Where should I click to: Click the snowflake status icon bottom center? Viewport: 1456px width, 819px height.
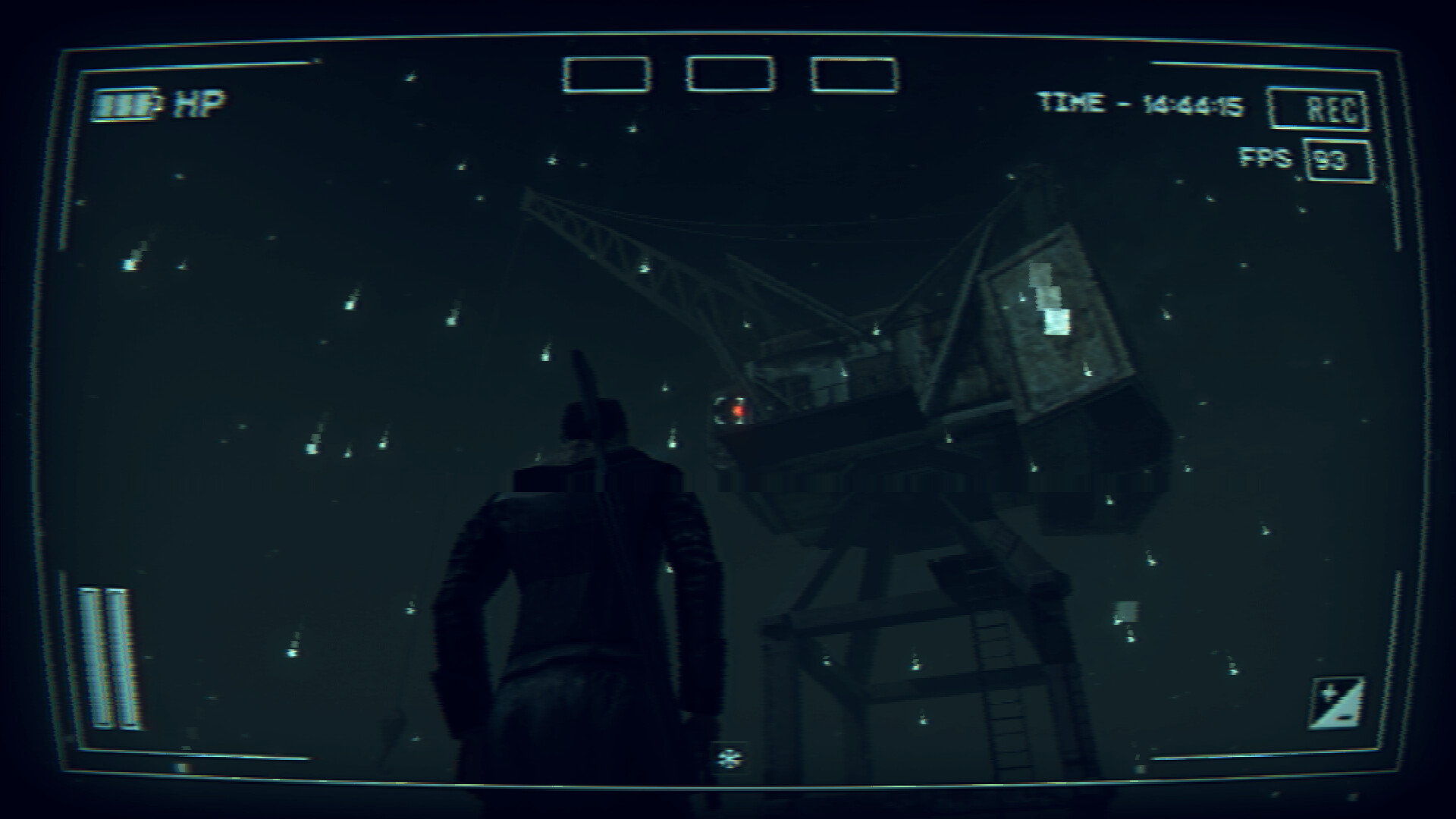point(730,757)
